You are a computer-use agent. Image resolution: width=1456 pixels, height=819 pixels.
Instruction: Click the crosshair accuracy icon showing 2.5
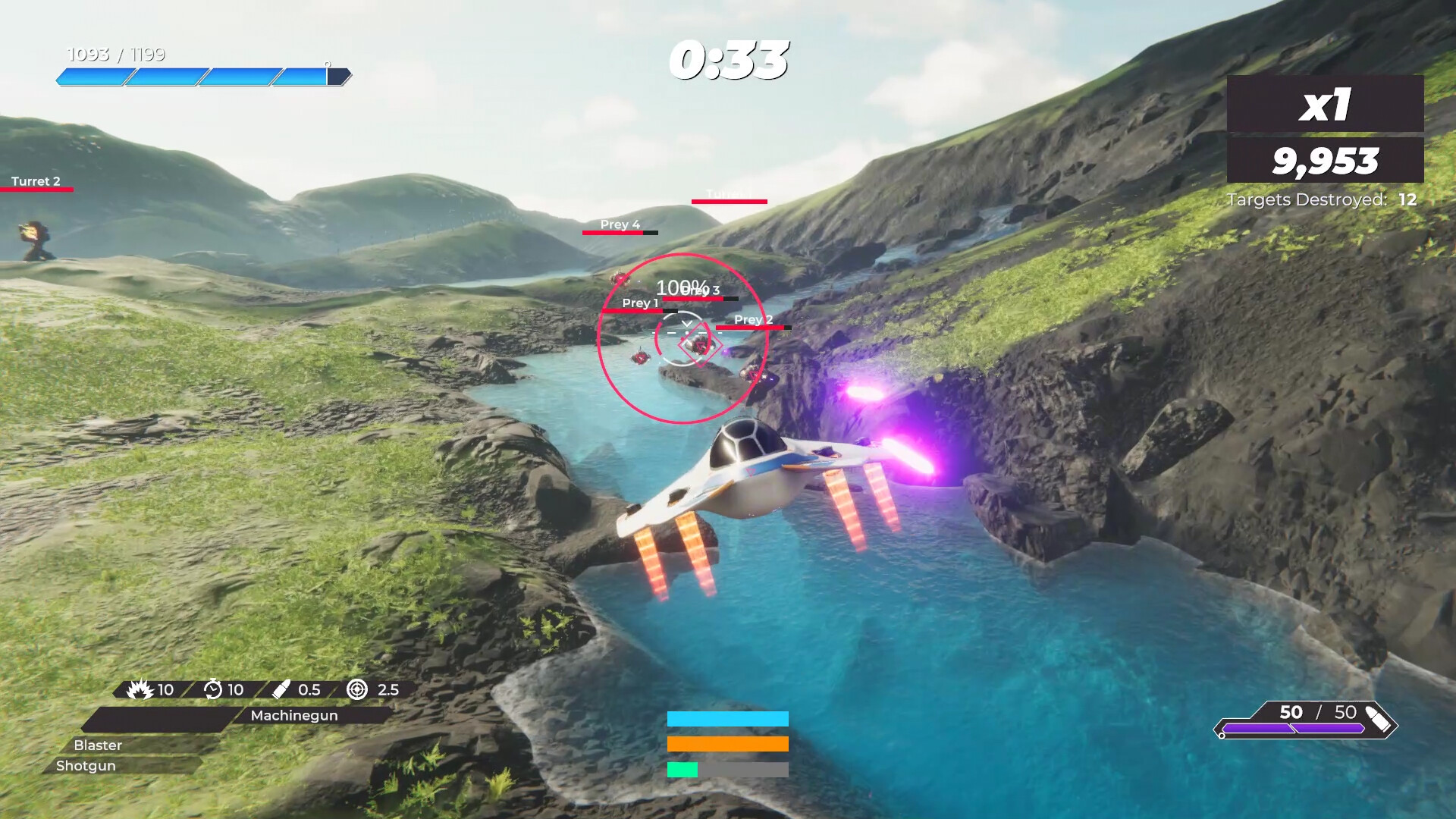[355, 690]
